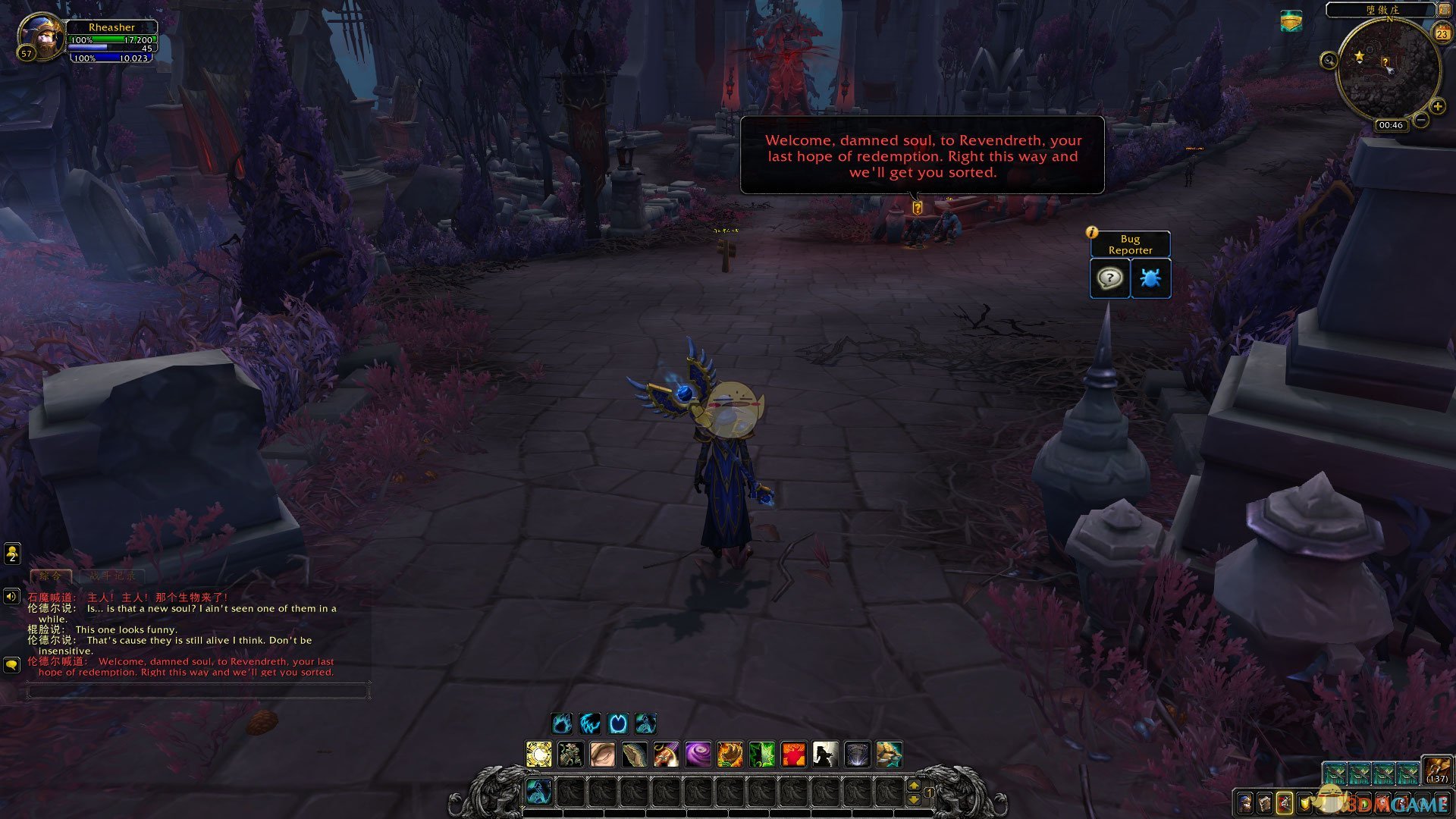This screenshot has height=819, width=1456.
Task: Activate the red-orange fire silhouette ability
Action: (x=793, y=755)
